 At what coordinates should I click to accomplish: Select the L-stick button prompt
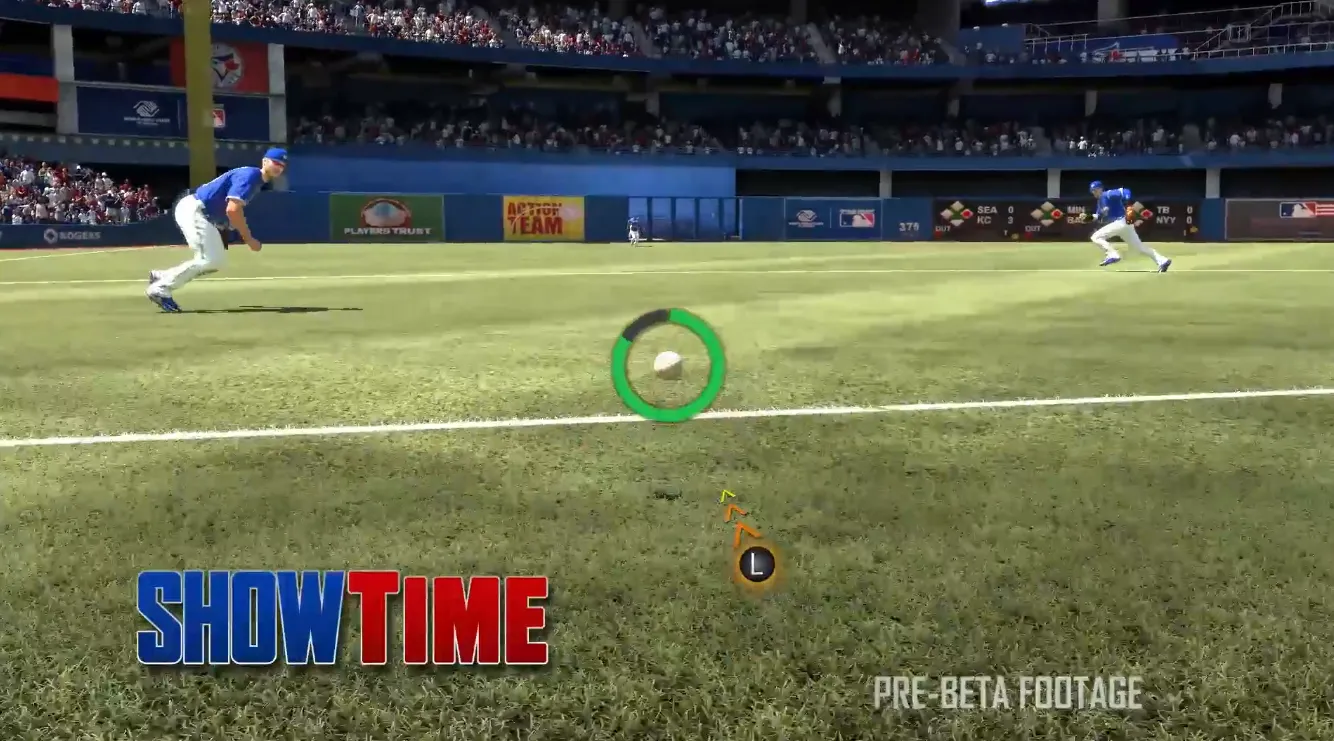757,562
